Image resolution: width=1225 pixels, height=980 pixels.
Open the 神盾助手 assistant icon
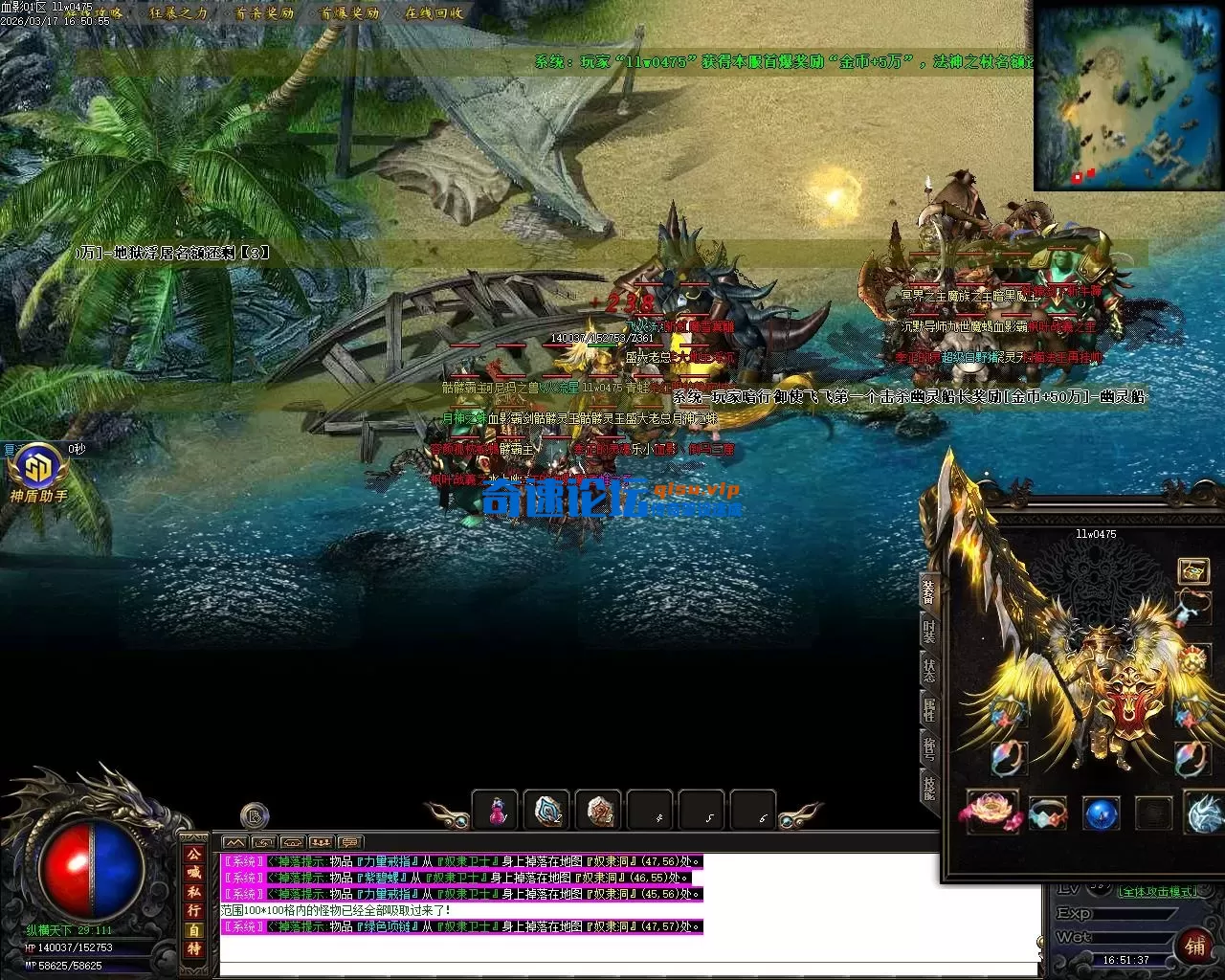tap(38, 471)
